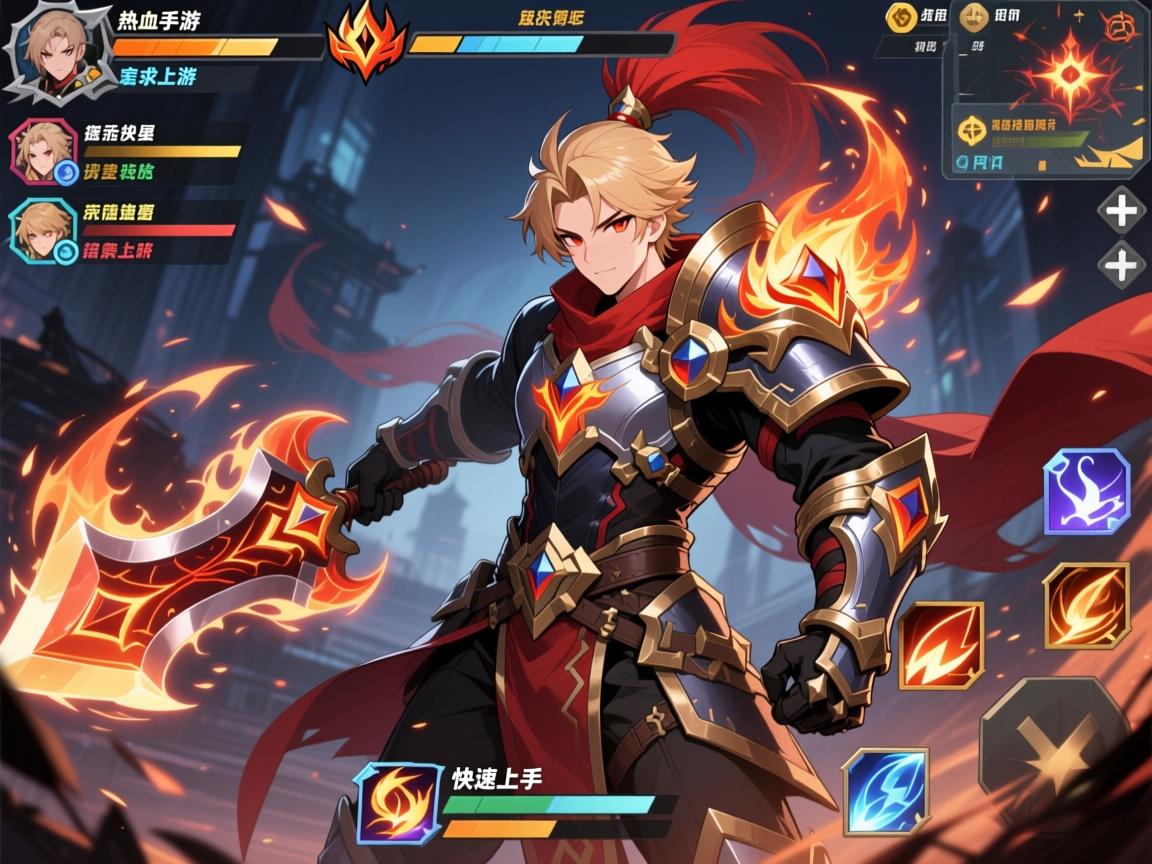Image resolution: width=1152 pixels, height=864 pixels.
Task: Cast the blue crescent slash skill
Action: point(884,791)
